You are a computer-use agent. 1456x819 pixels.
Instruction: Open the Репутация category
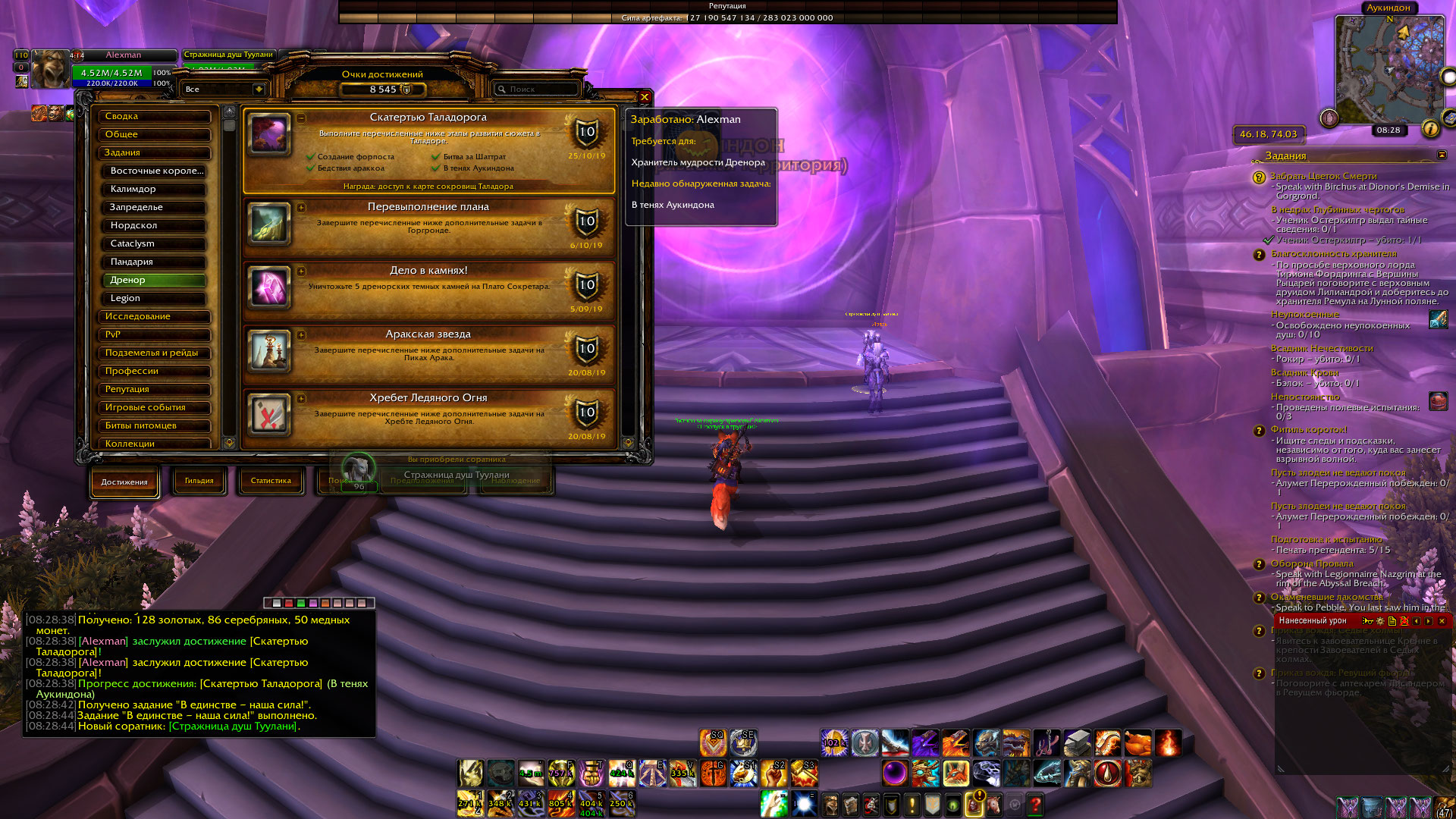point(155,389)
